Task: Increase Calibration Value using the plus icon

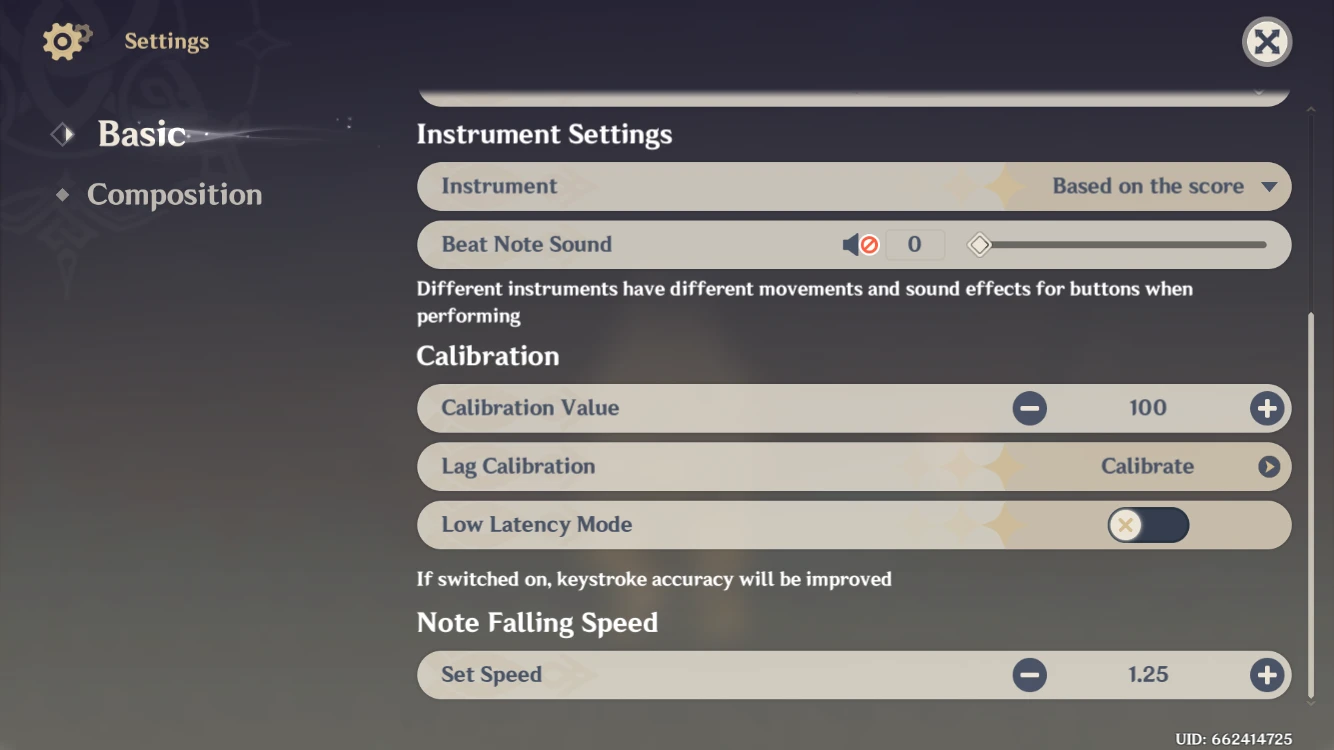Action: [x=1266, y=408]
